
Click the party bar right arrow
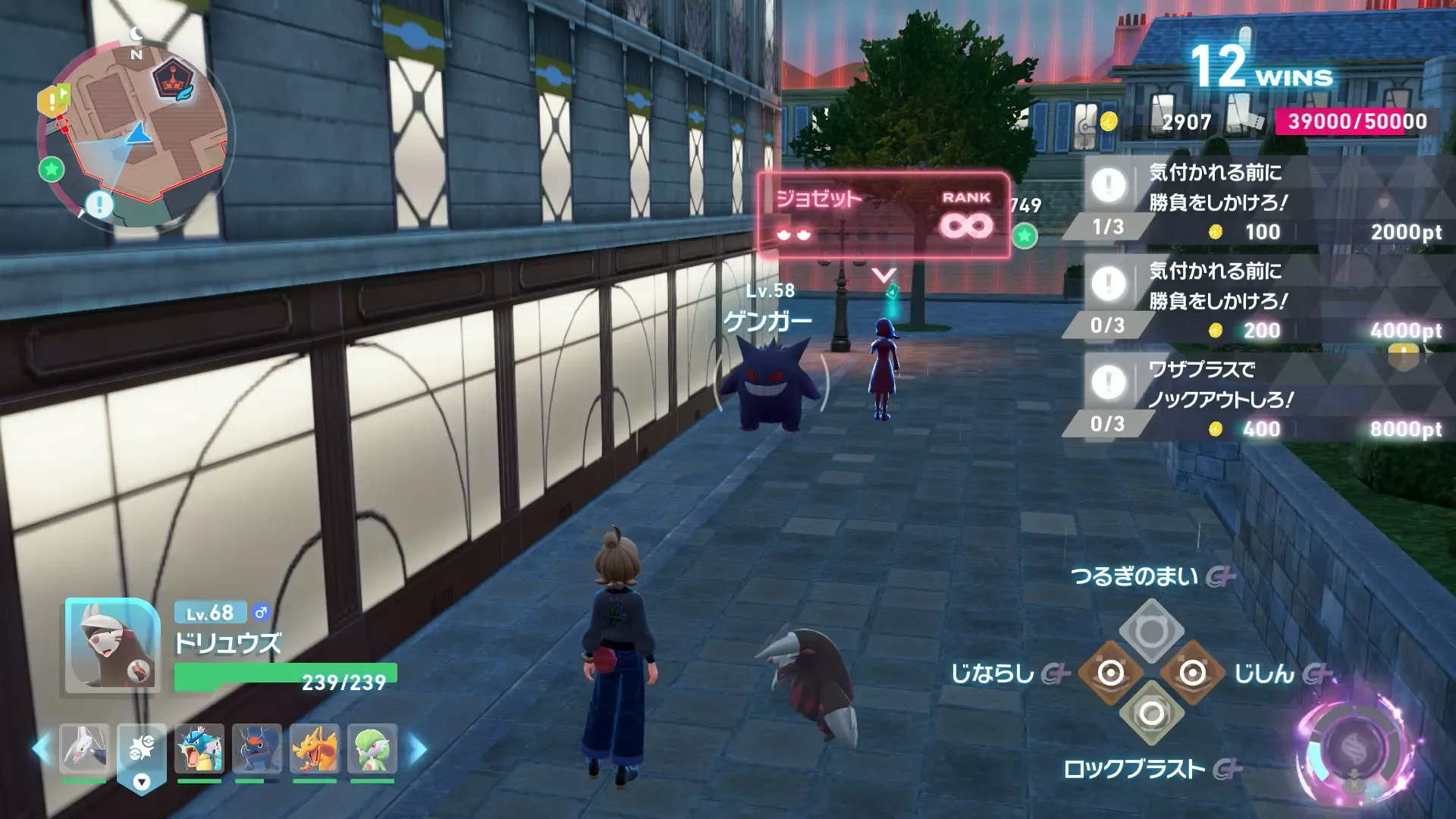pyautogui.click(x=418, y=748)
